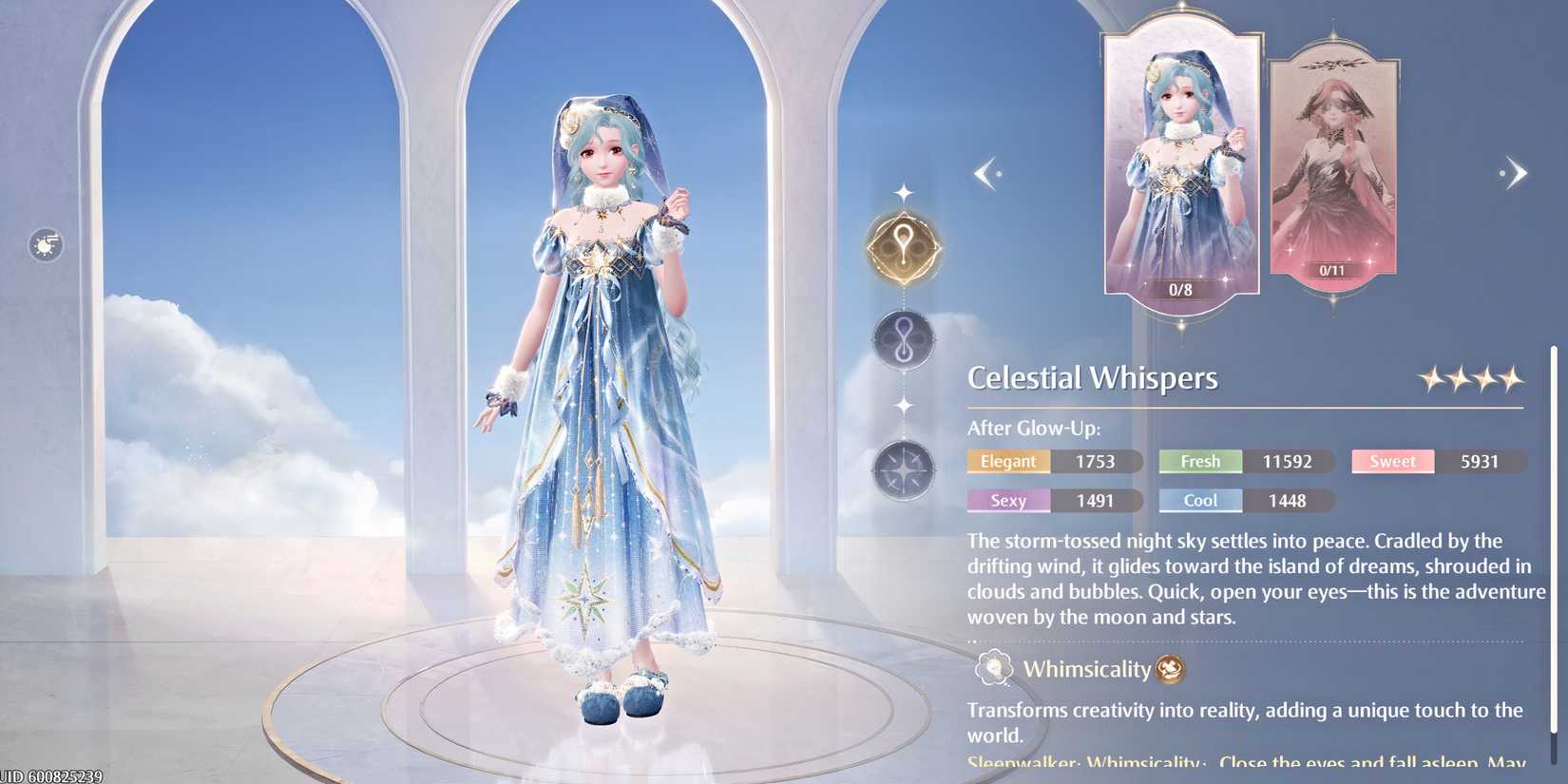Click the coin badge next to Whimsicality

point(1170,669)
